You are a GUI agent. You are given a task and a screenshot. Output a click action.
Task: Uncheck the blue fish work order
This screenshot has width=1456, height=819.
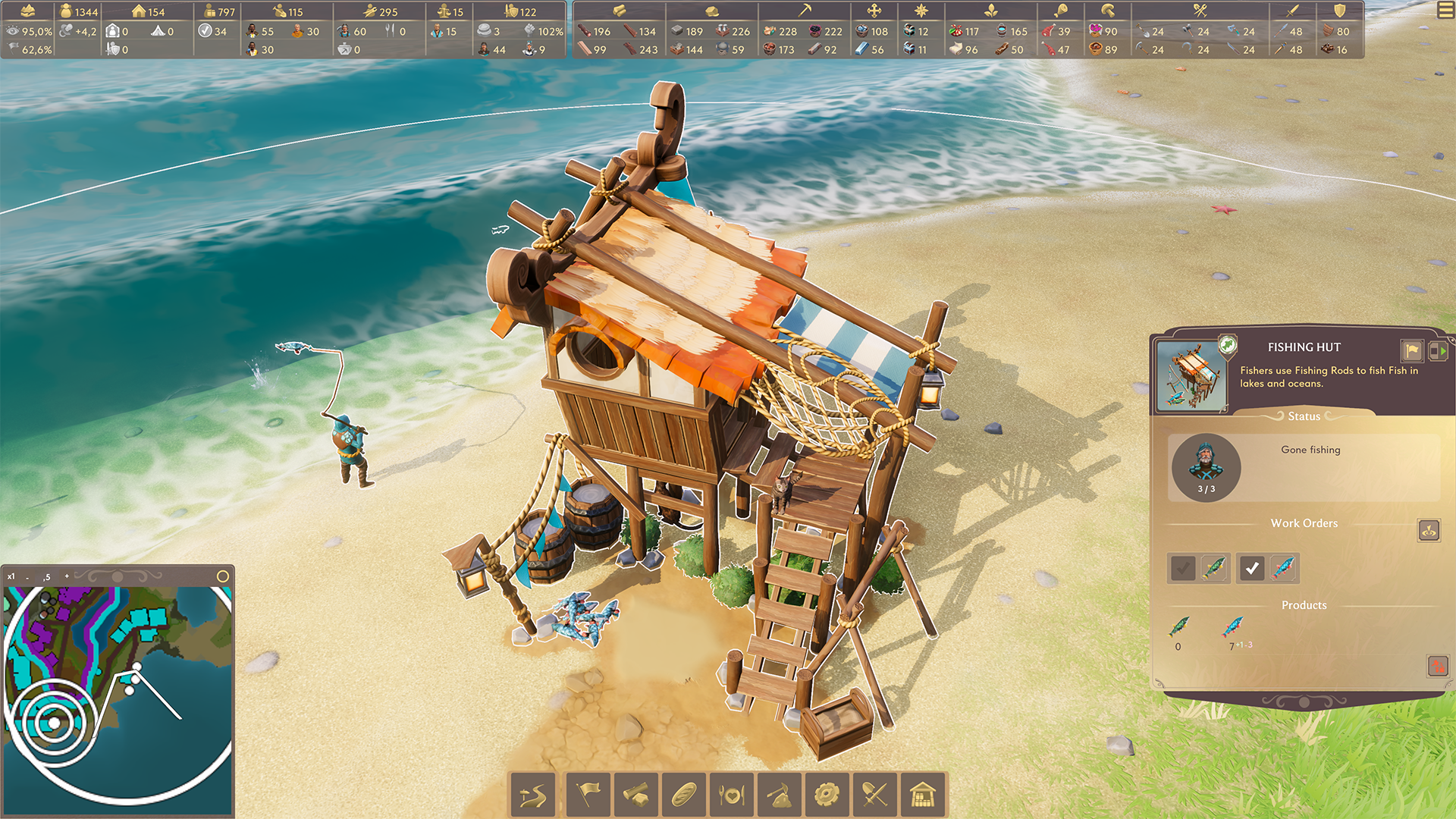(x=1252, y=568)
